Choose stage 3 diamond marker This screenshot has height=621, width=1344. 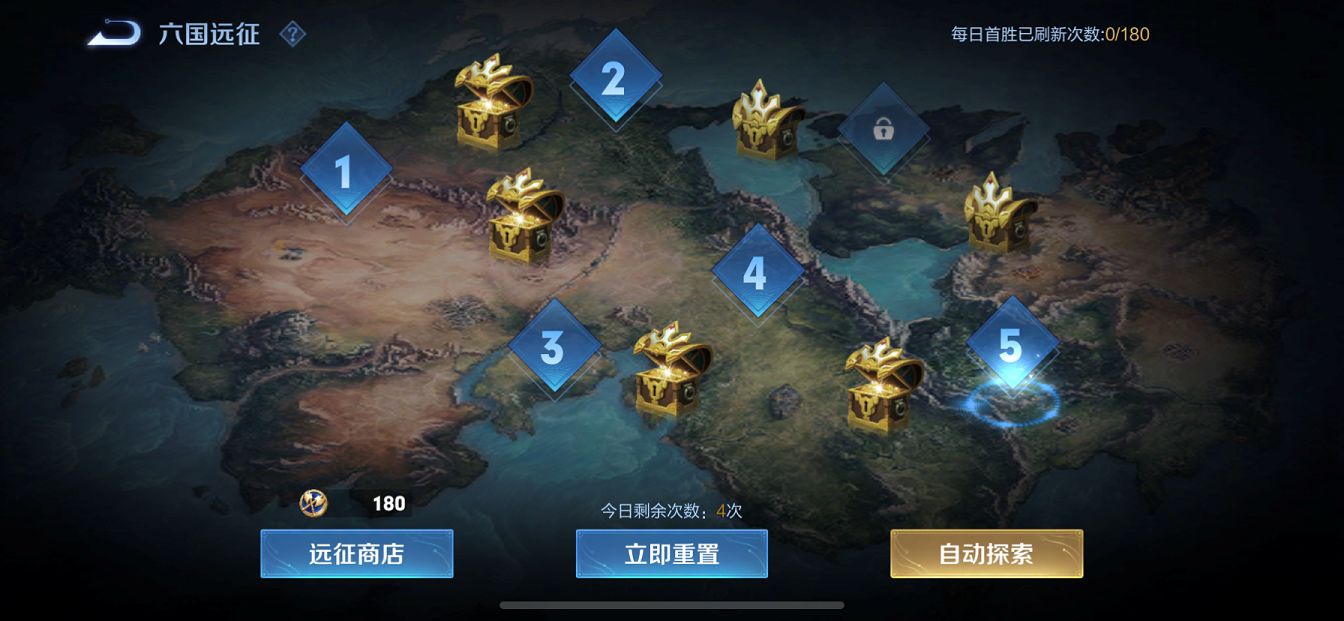coord(553,348)
